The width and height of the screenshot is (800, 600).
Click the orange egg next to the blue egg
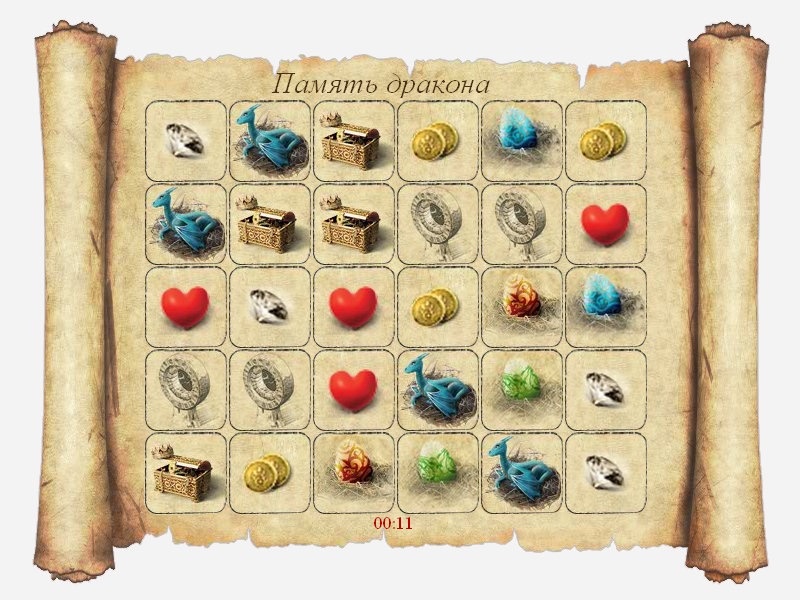pos(522,307)
